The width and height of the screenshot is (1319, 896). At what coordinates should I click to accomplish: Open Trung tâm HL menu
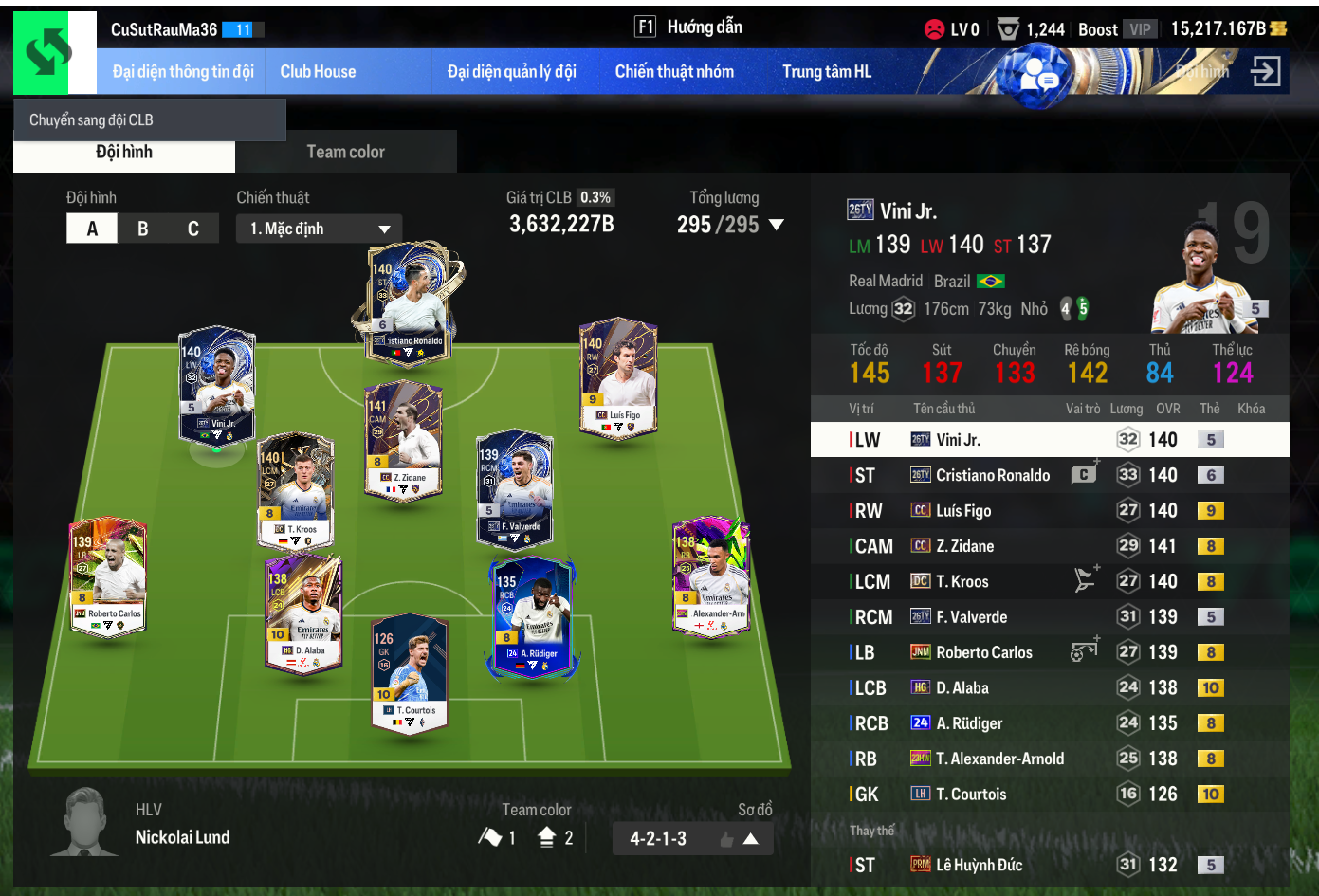(826, 72)
